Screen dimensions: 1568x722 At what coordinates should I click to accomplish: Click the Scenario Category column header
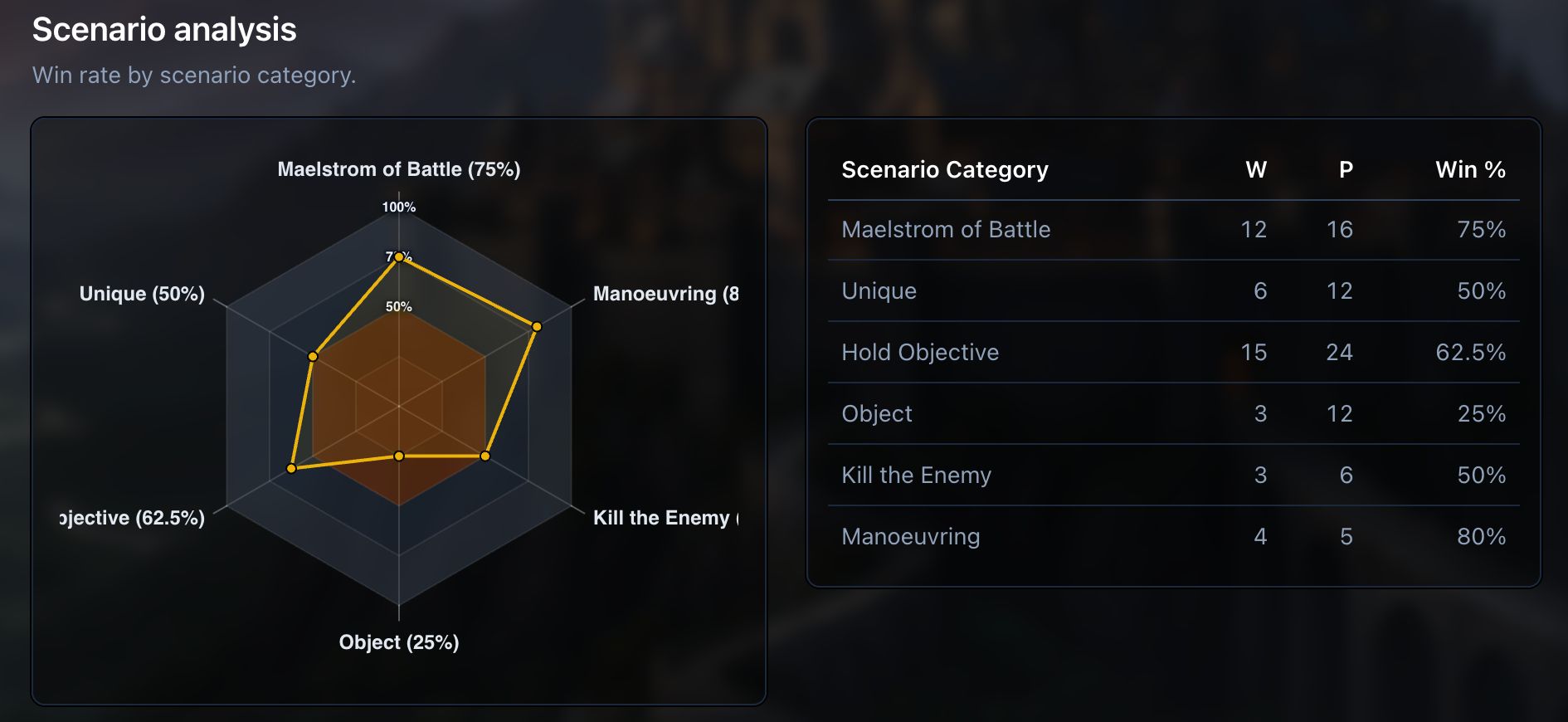point(945,170)
